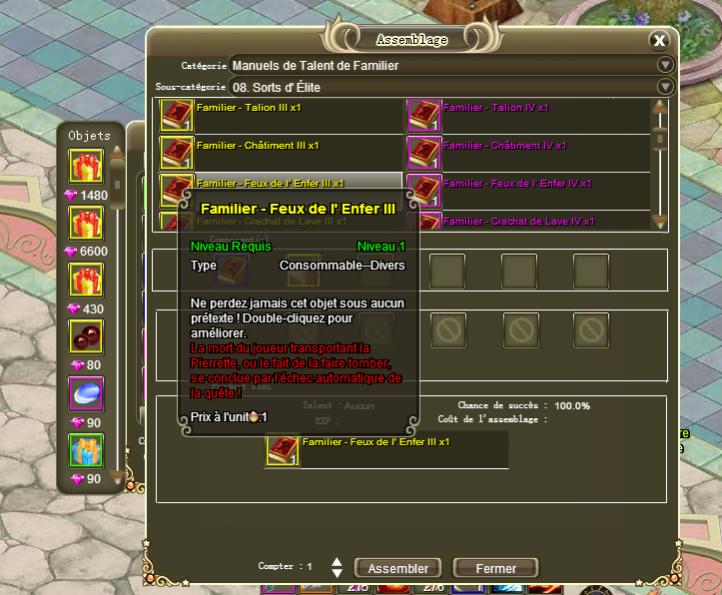This screenshot has height=595, width=722.
Task: Select the blue gem item in Objets
Action: click(x=86, y=394)
